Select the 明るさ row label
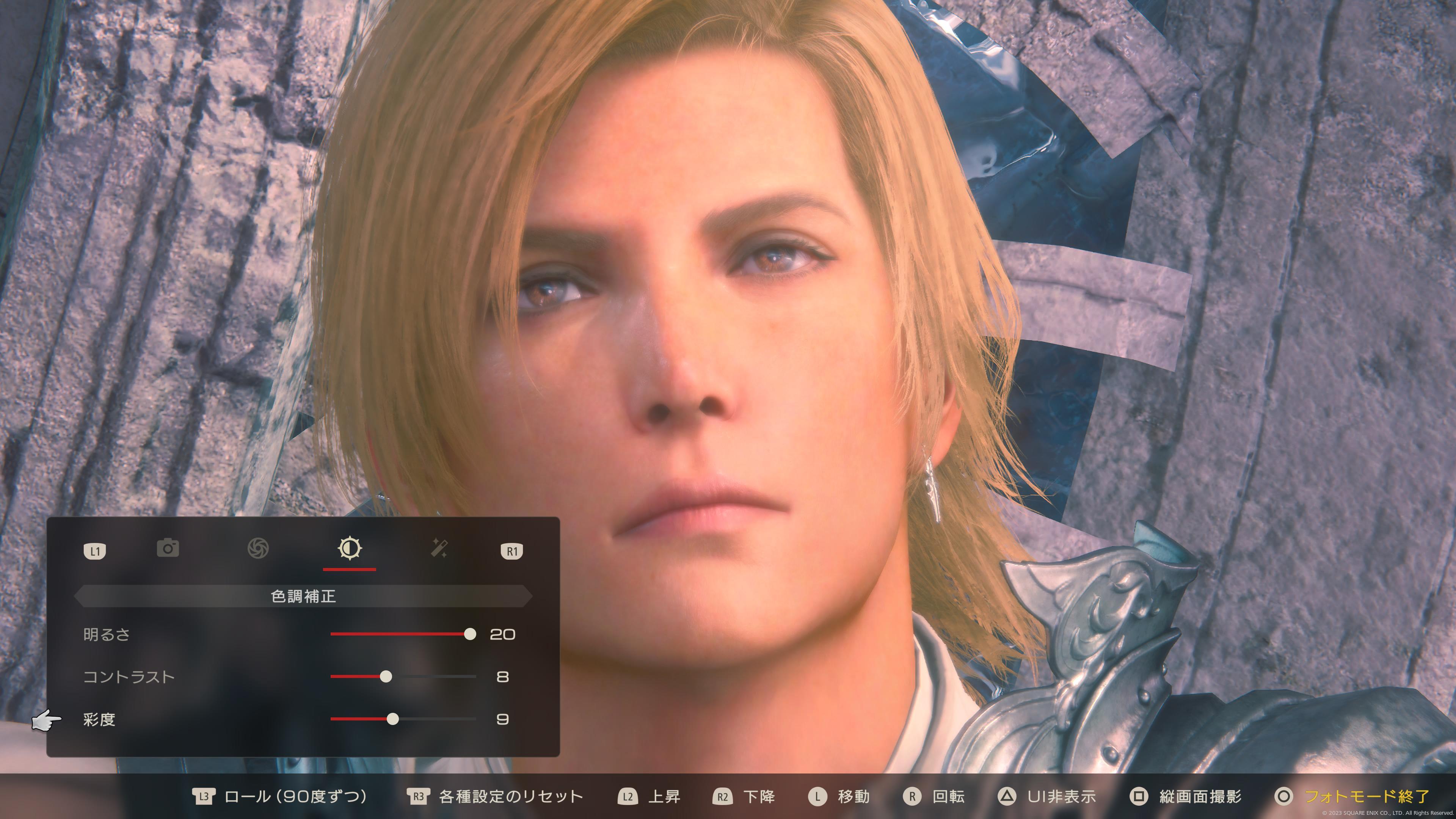The image size is (1456, 819). [107, 635]
